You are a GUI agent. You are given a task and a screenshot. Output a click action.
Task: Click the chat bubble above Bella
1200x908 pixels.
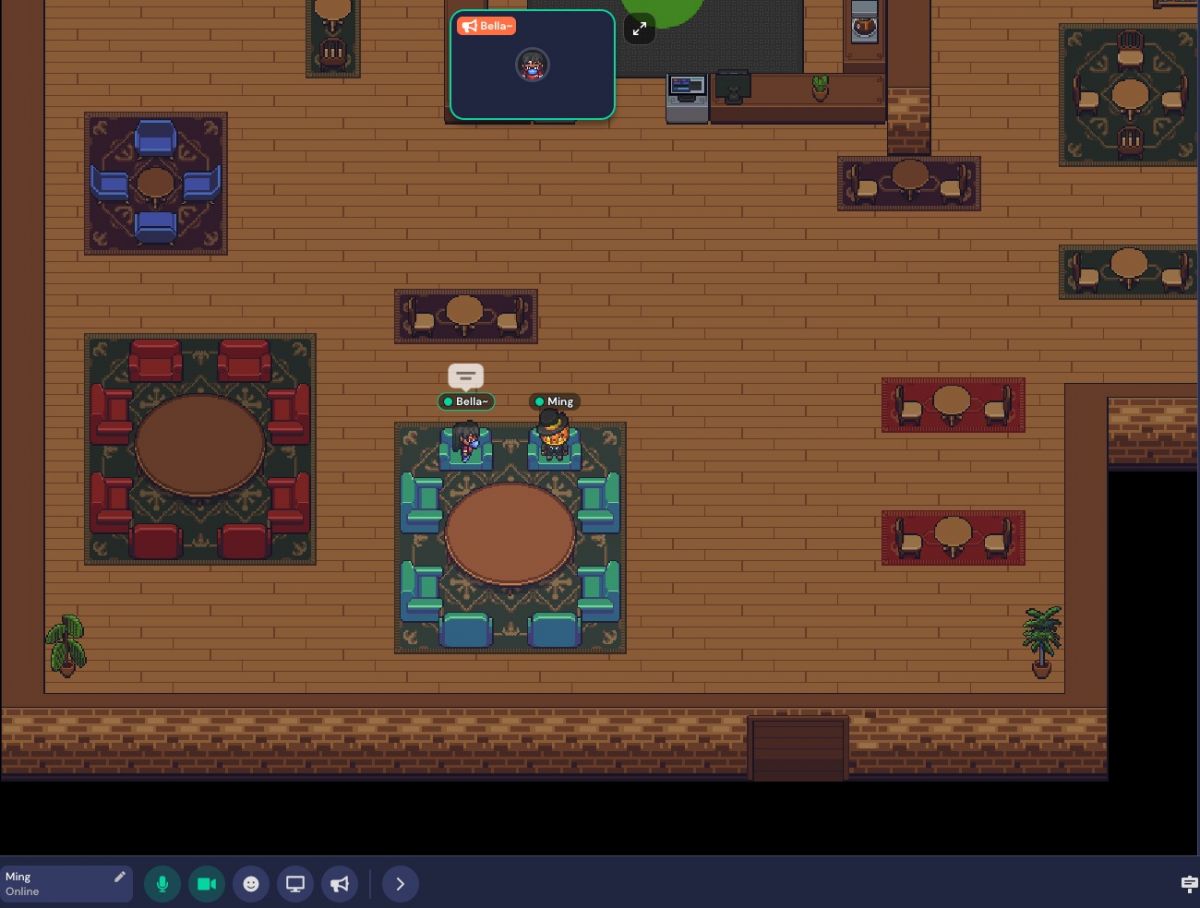click(466, 376)
